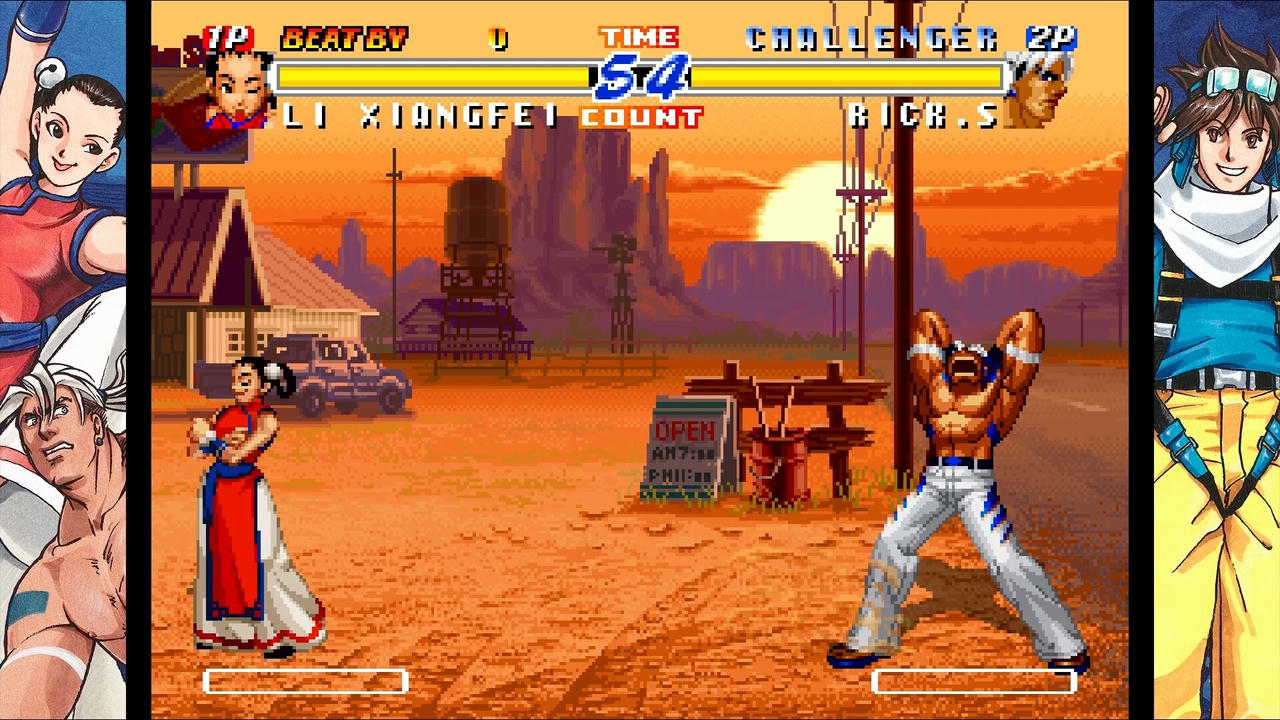Image resolution: width=1280 pixels, height=720 pixels.
Task: Toggle Li Xiangfei's power gauge
Action: pyautogui.click(x=305, y=682)
